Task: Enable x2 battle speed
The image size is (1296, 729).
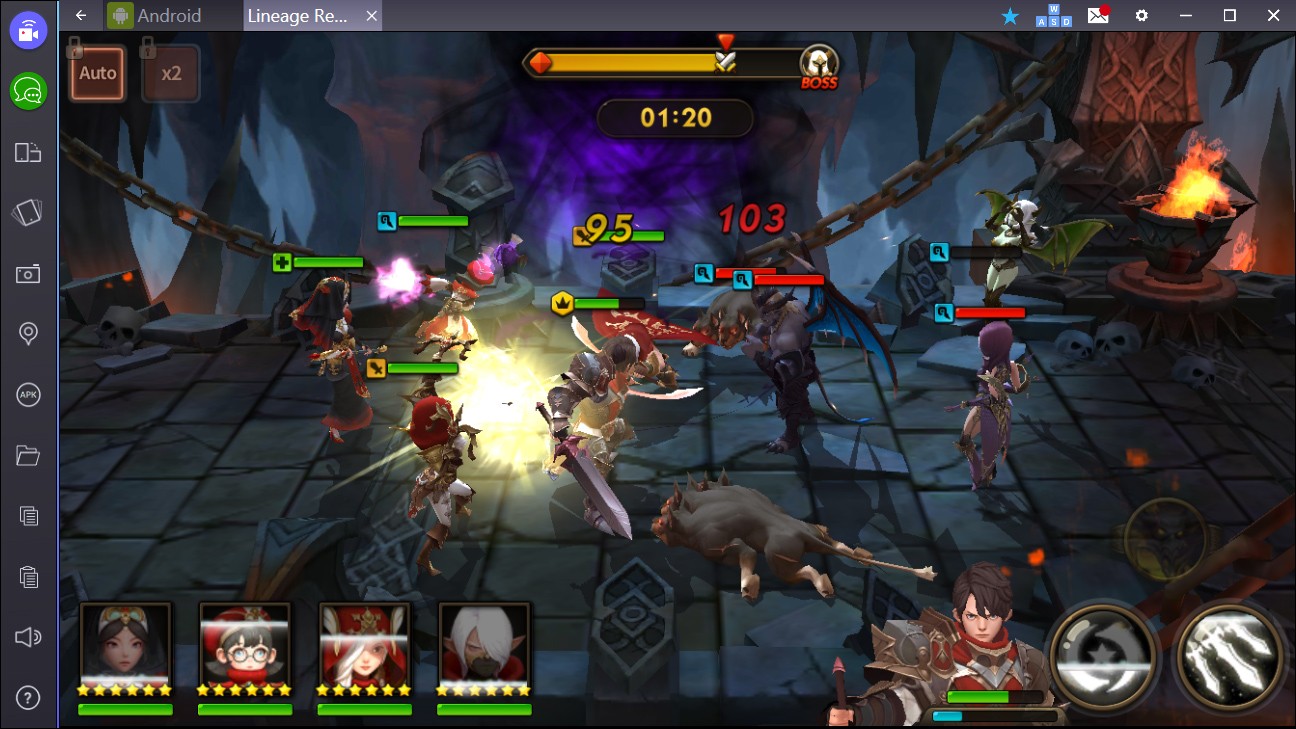Action: coord(170,72)
